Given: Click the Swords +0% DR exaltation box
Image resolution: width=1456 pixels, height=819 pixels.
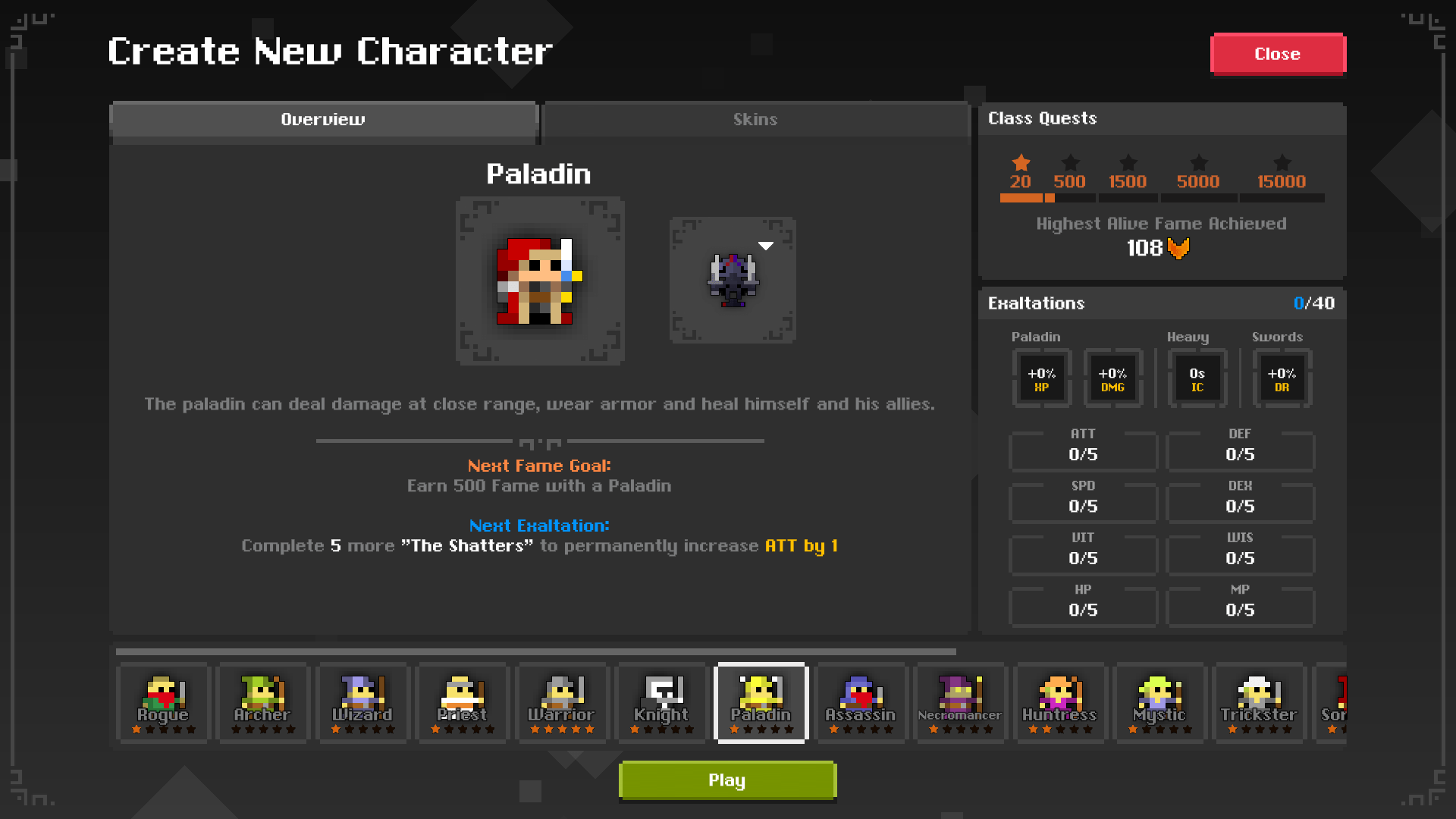Looking at the screenshot, I should tap(1281, 378).
